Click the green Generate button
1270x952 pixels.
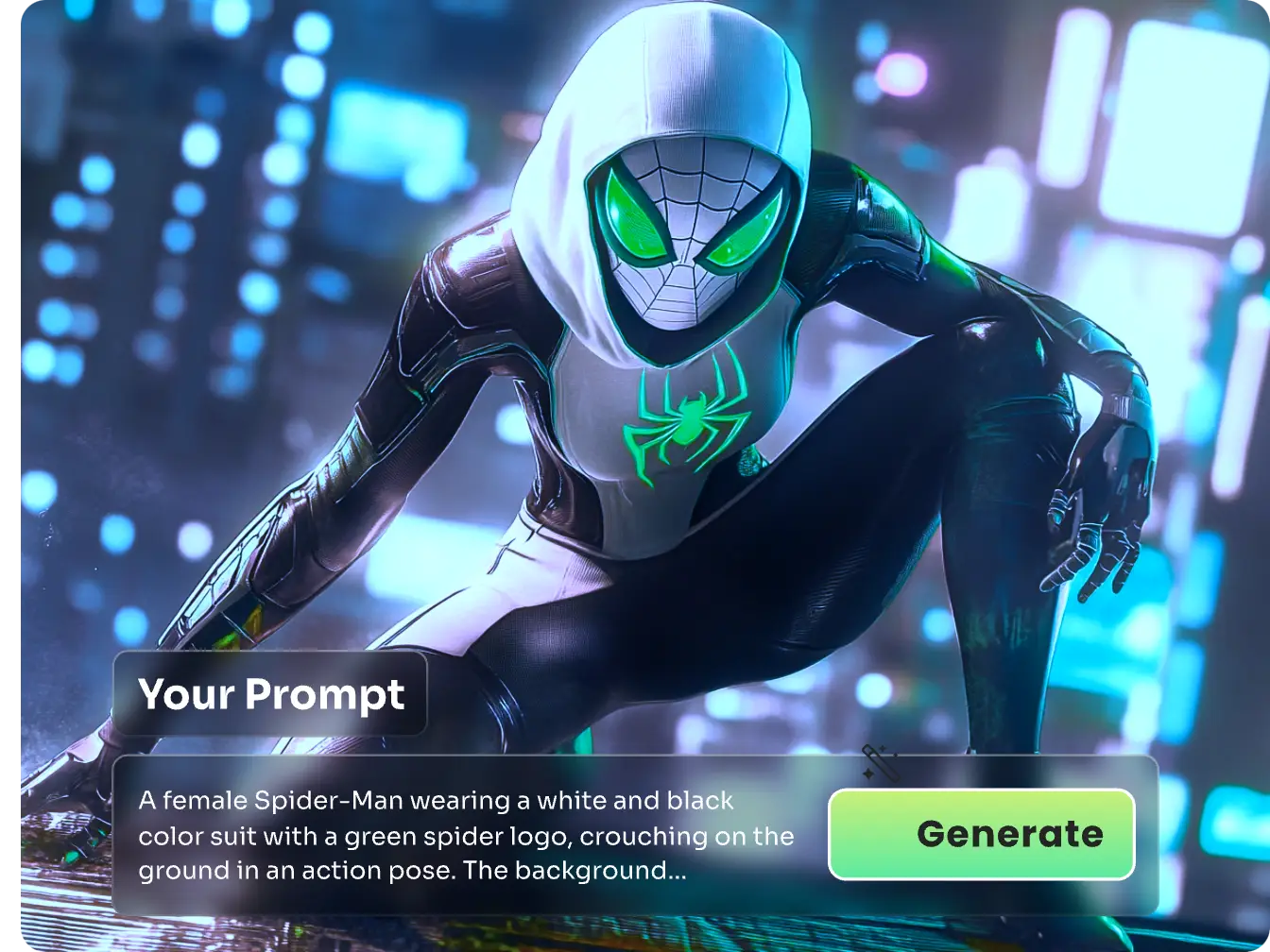click(x=981, y=834)
